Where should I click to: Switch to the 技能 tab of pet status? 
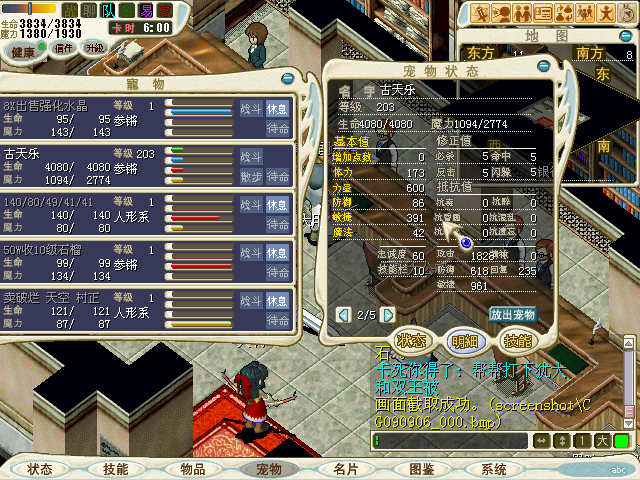tap(517, 340)
